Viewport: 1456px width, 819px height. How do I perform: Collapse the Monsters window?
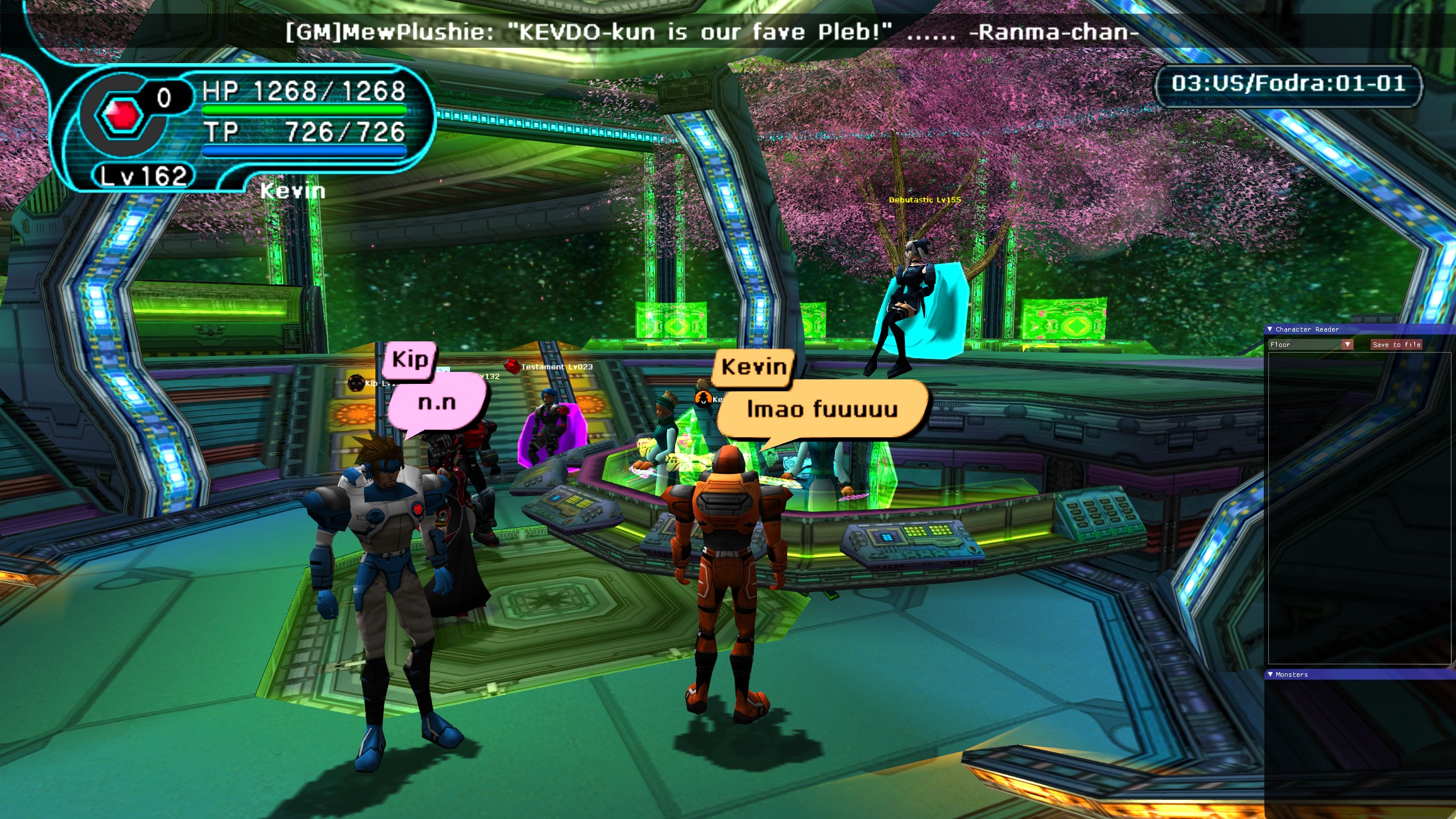click(1270, 675)
